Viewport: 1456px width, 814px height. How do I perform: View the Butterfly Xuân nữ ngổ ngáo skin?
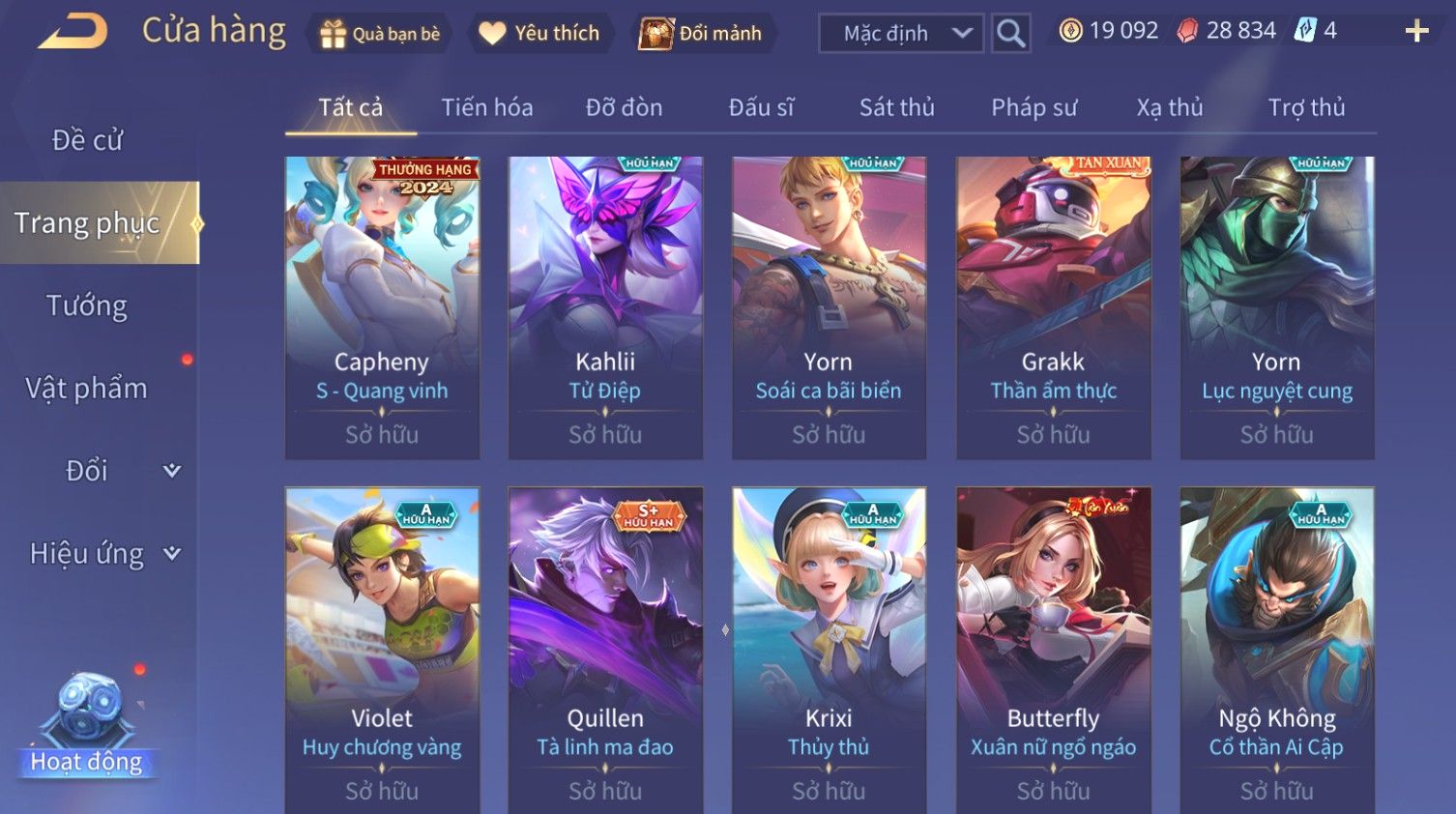click(1053, 648)
